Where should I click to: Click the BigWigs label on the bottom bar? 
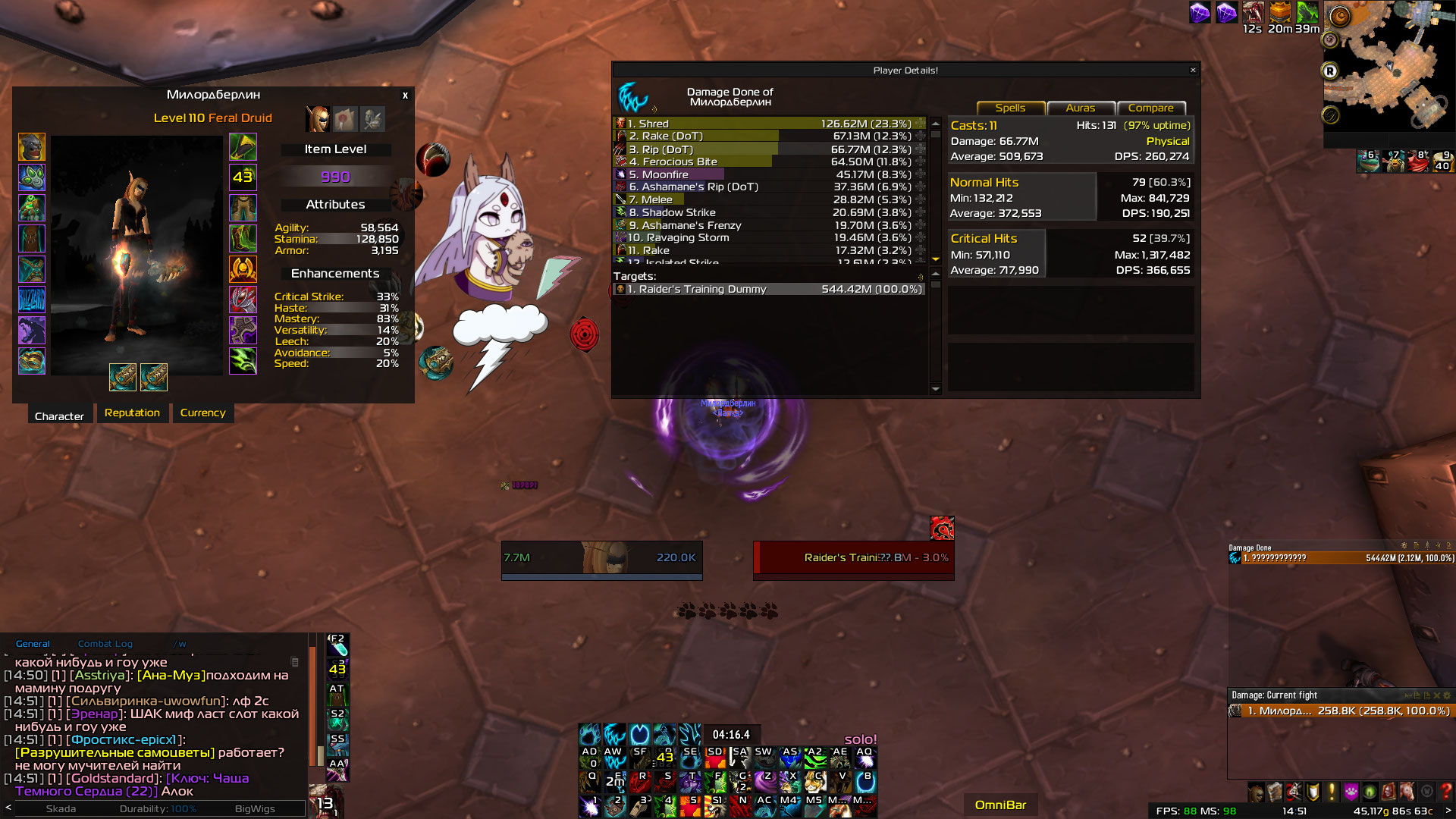(255, 809)
